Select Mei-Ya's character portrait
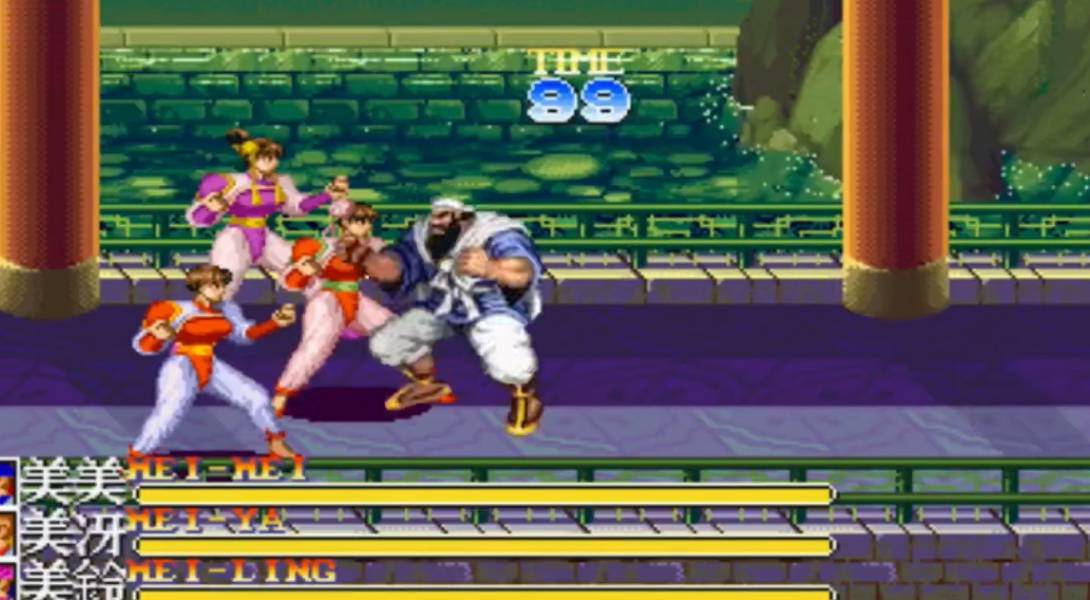The width and height of the screenshot is (1090, 600). (7, 535)
